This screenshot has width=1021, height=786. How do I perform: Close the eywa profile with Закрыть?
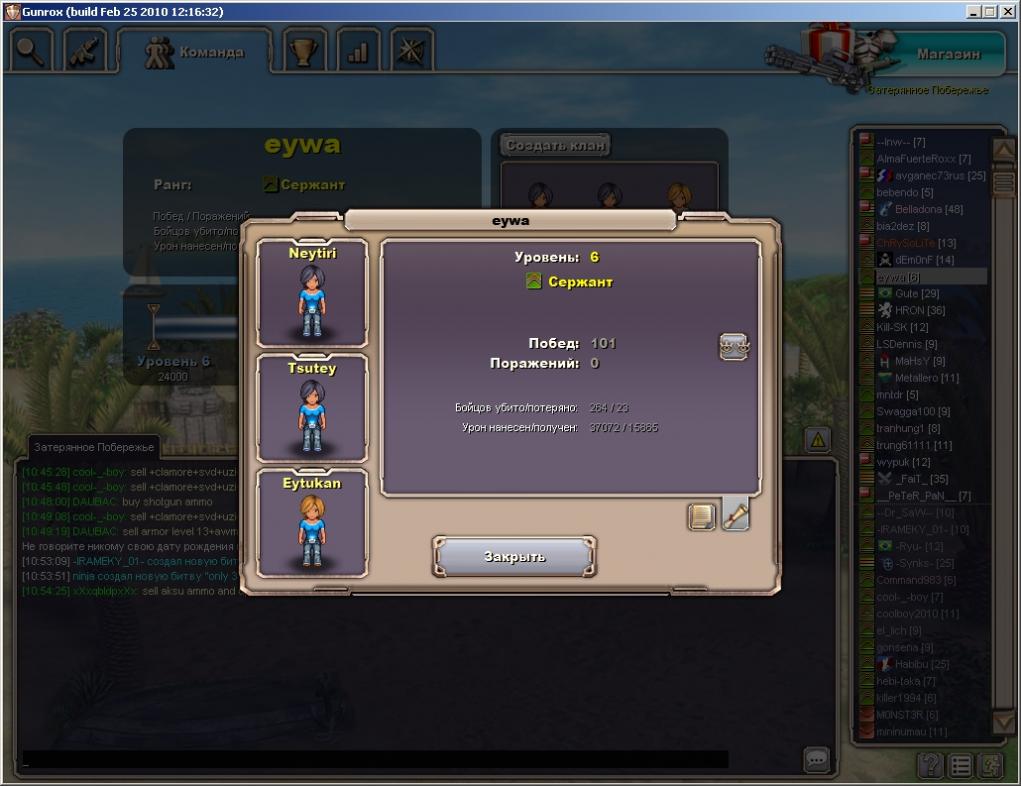(x=514, y=556)
